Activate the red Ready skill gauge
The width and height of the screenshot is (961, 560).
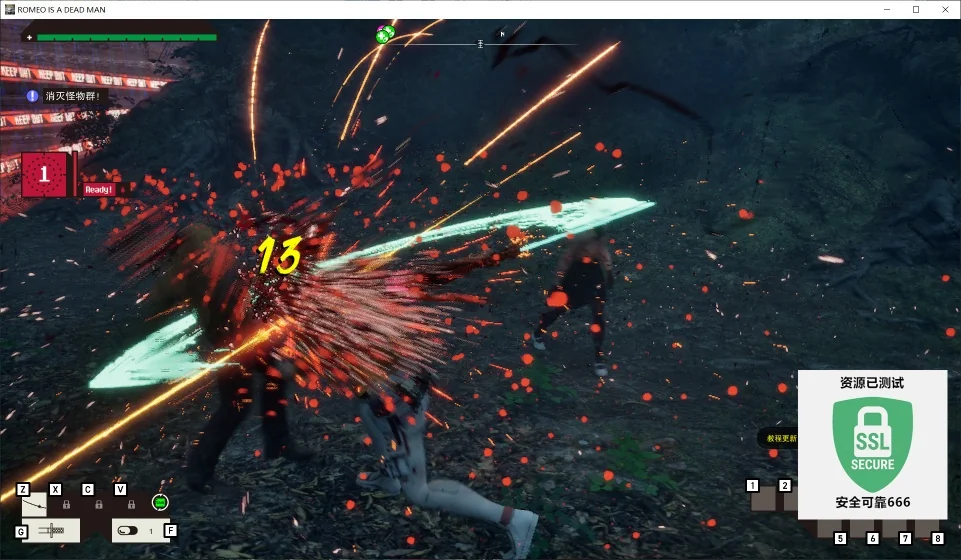click(45, 175)
